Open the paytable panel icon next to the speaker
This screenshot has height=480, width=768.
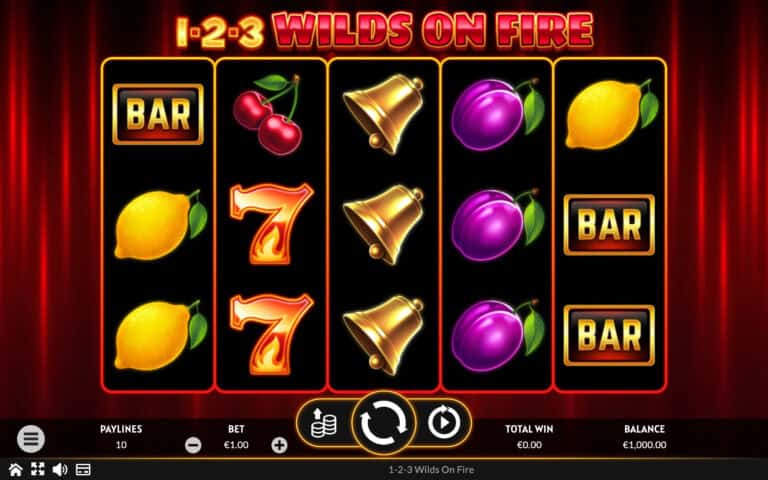point(83,469)
